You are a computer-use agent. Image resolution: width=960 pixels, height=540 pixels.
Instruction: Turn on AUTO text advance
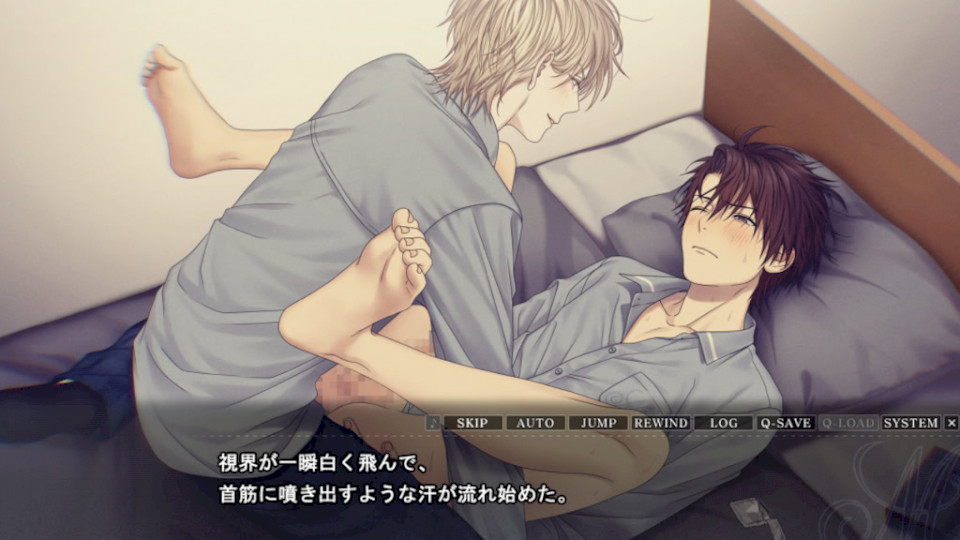535,423
